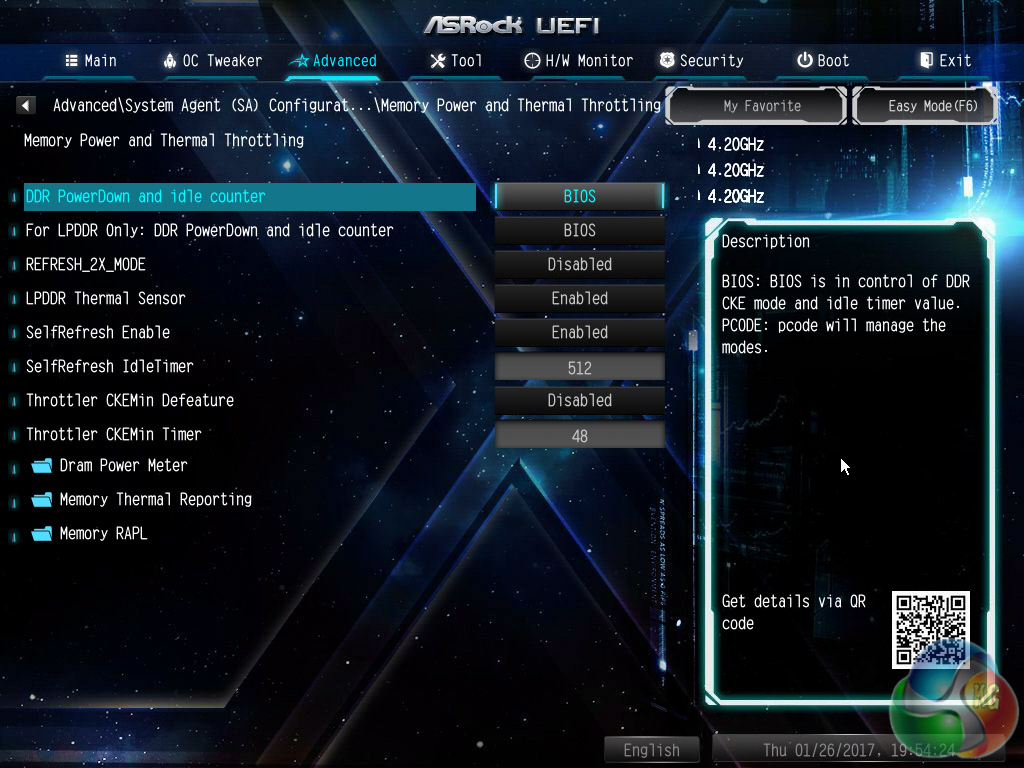Edit the SelfRefresh IdleTimer value field
This screenshot has height=768, width=1024.
(580, 368)
